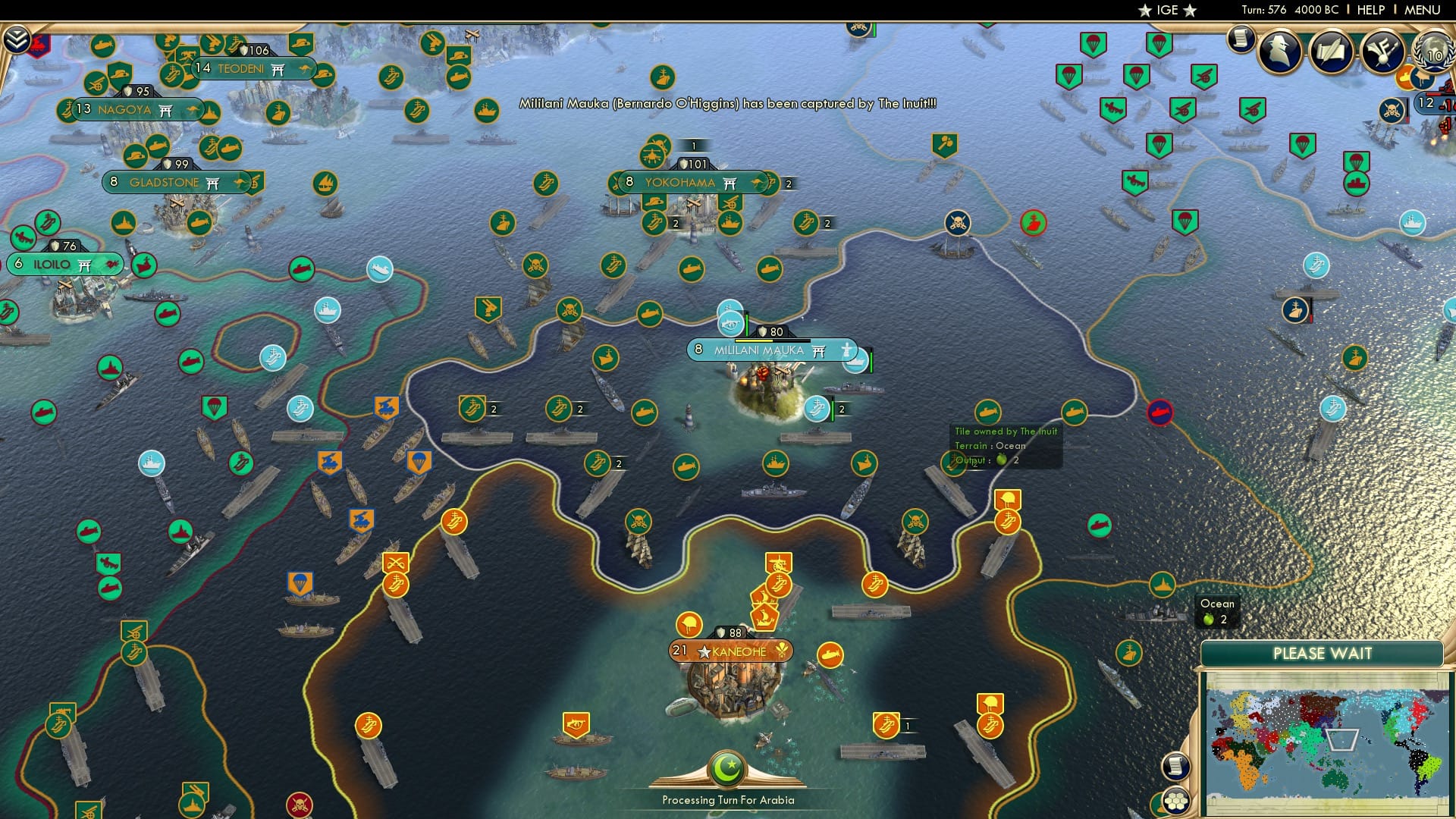Viewport: 1456px width, 819px height.
Task: Click the scroll icon beside the minimap
Action: coord(1176,767)
